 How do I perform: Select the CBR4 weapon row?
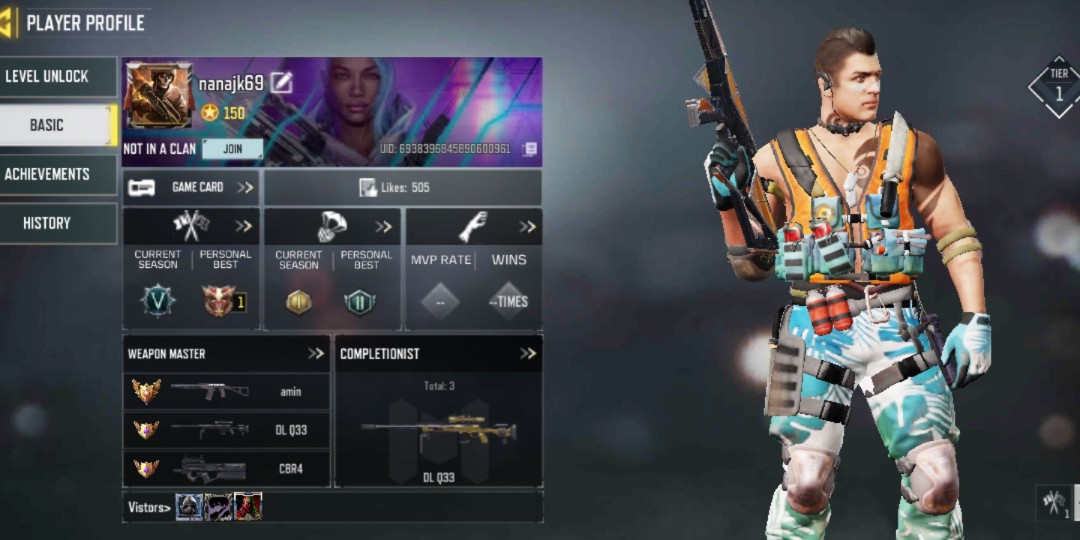pos(226,468)
